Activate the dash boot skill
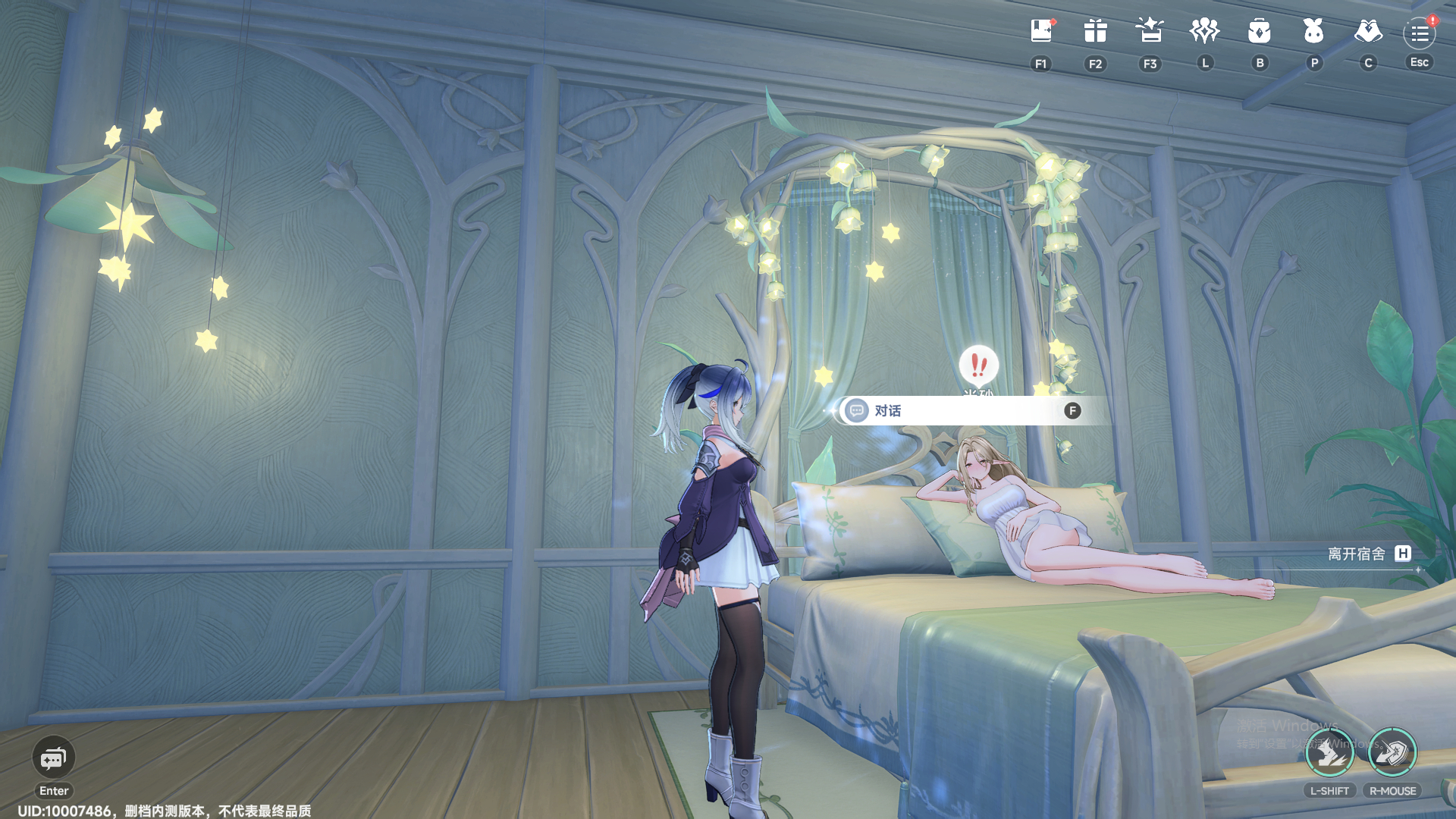 click(1329, 752)
